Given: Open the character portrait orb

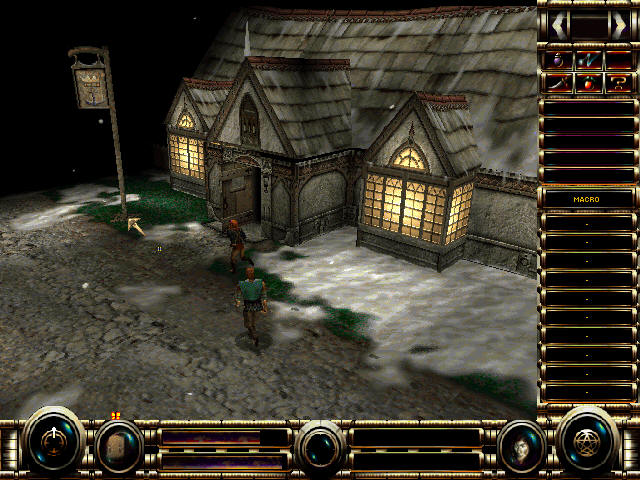Looking at the screenshot, I should (522, 446).
